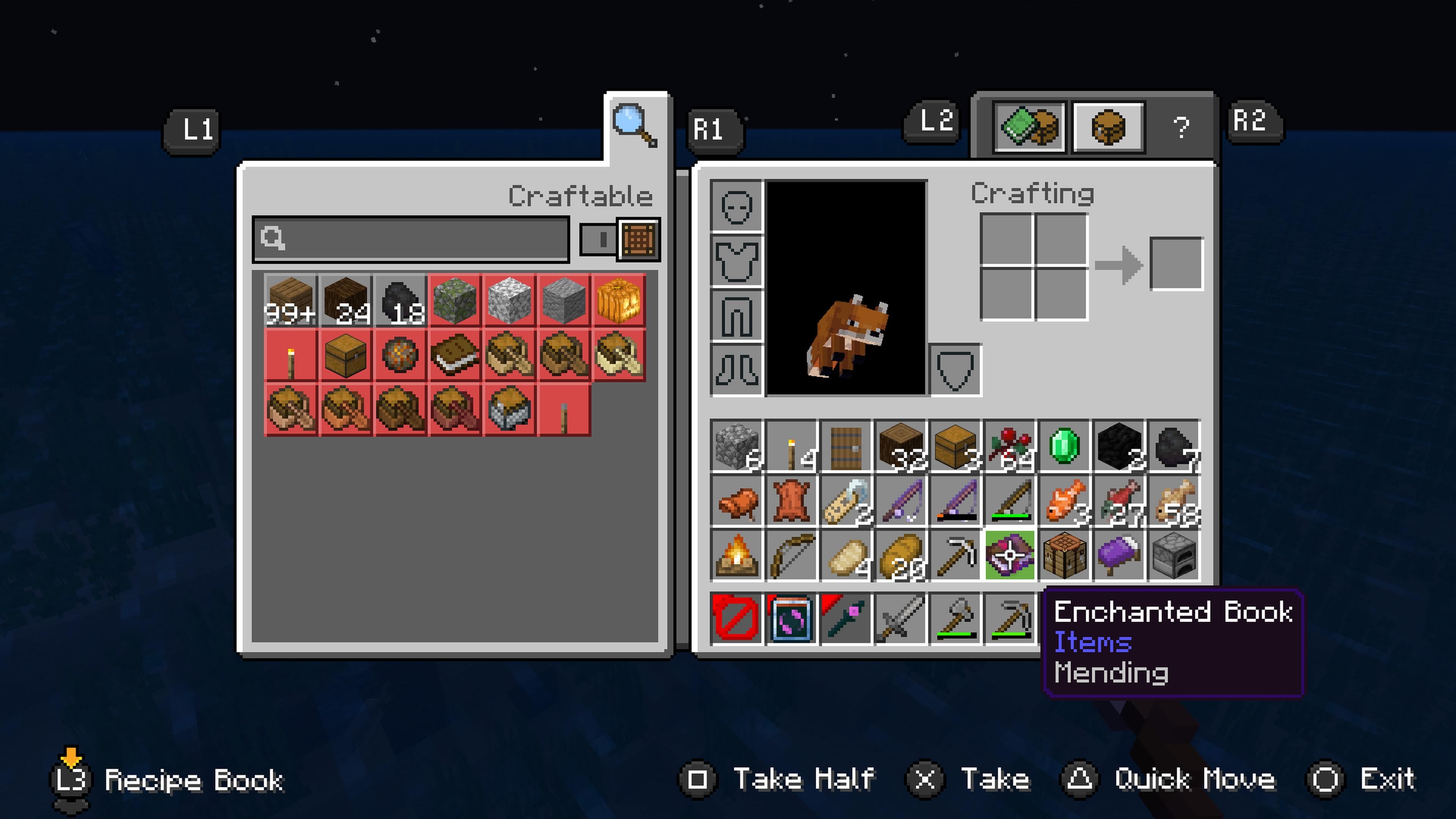The image size is (1456, 819).
Task: Pick up the crafting table item
Action: coord(1064,555)
